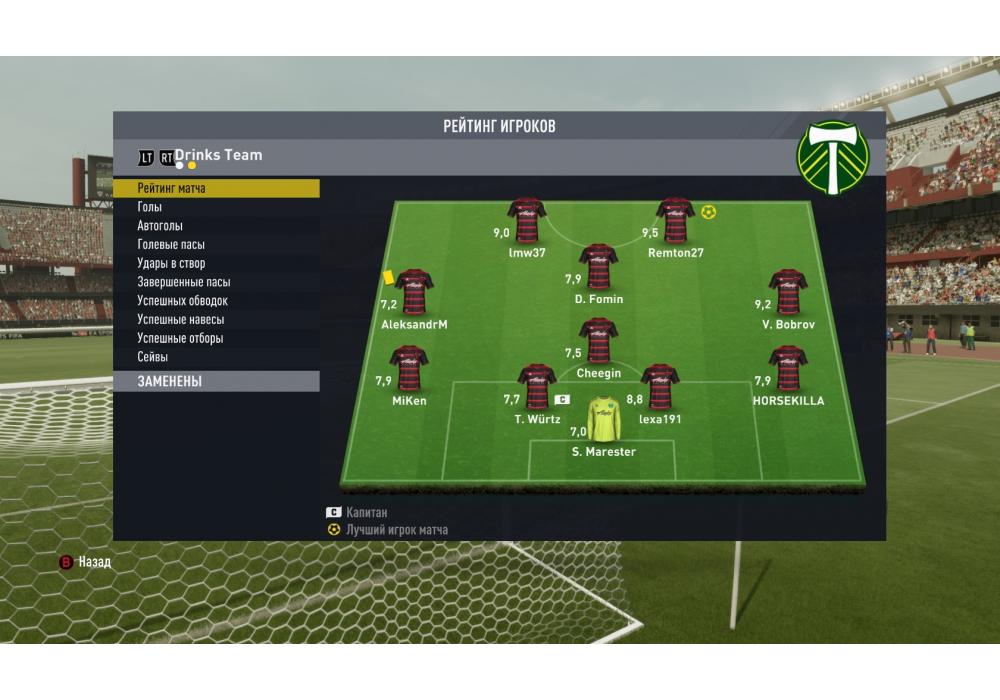Select Удары в створ entry
The height and width of the screenshot is (700, 1000).
(171, 264)
